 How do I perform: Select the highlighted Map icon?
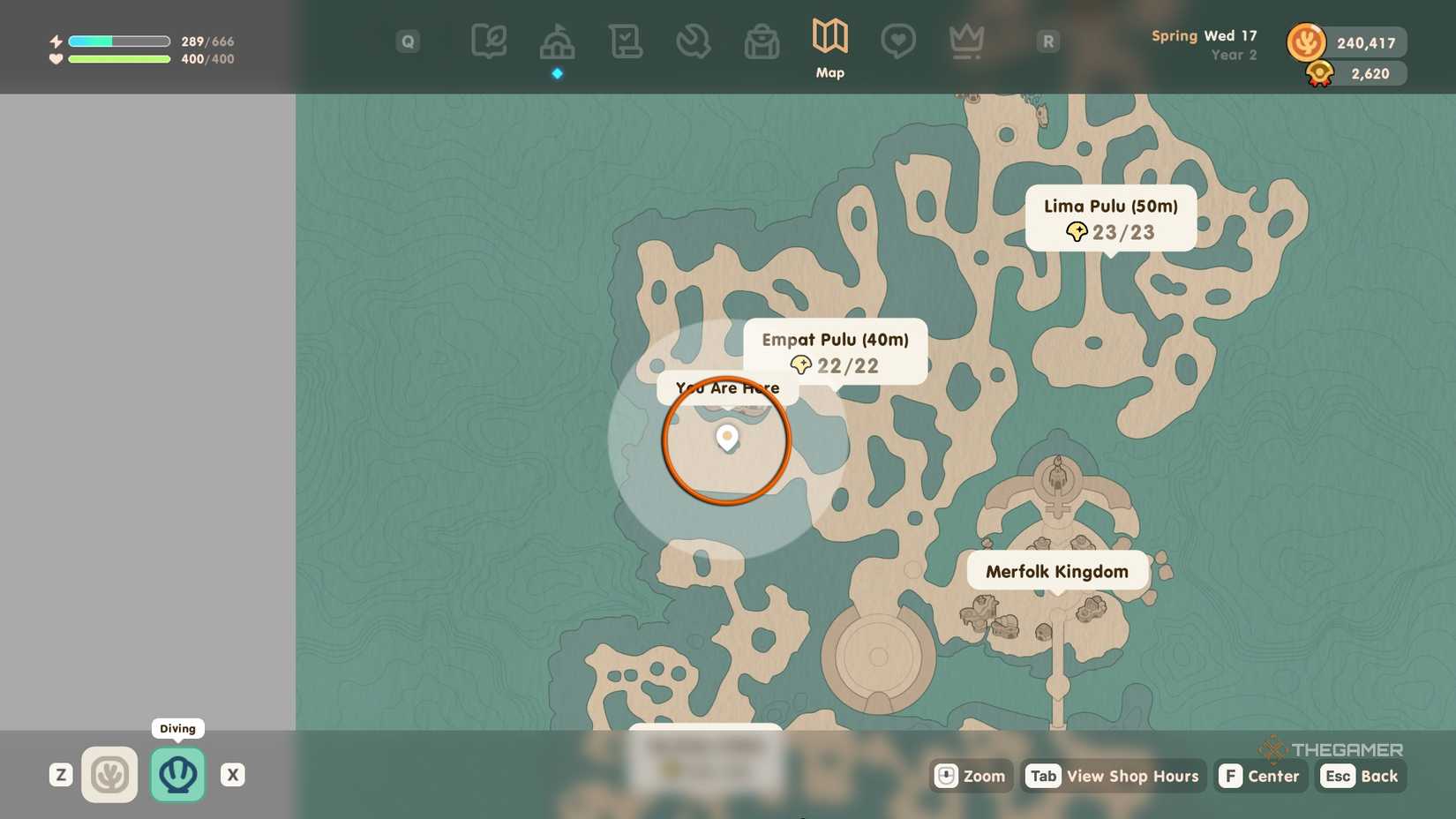(x=829, y=40)
